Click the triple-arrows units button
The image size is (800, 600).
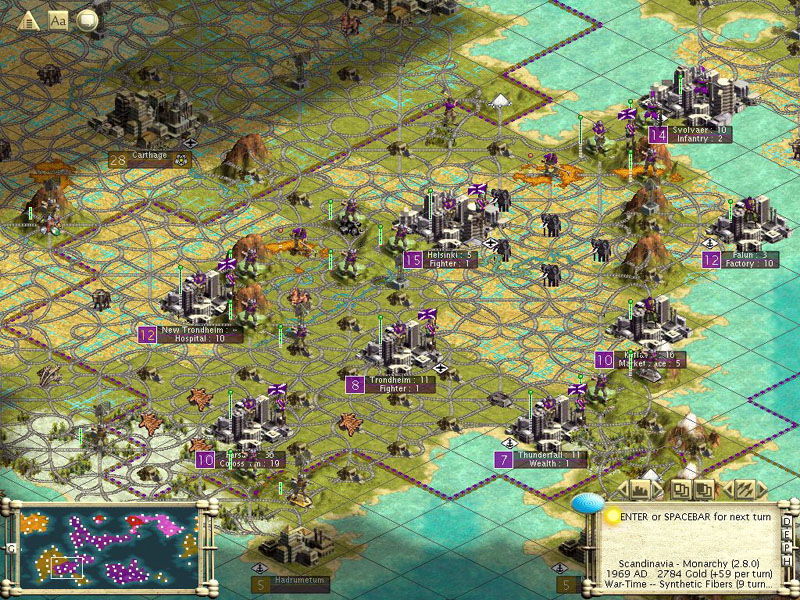[x=744, y=489]
